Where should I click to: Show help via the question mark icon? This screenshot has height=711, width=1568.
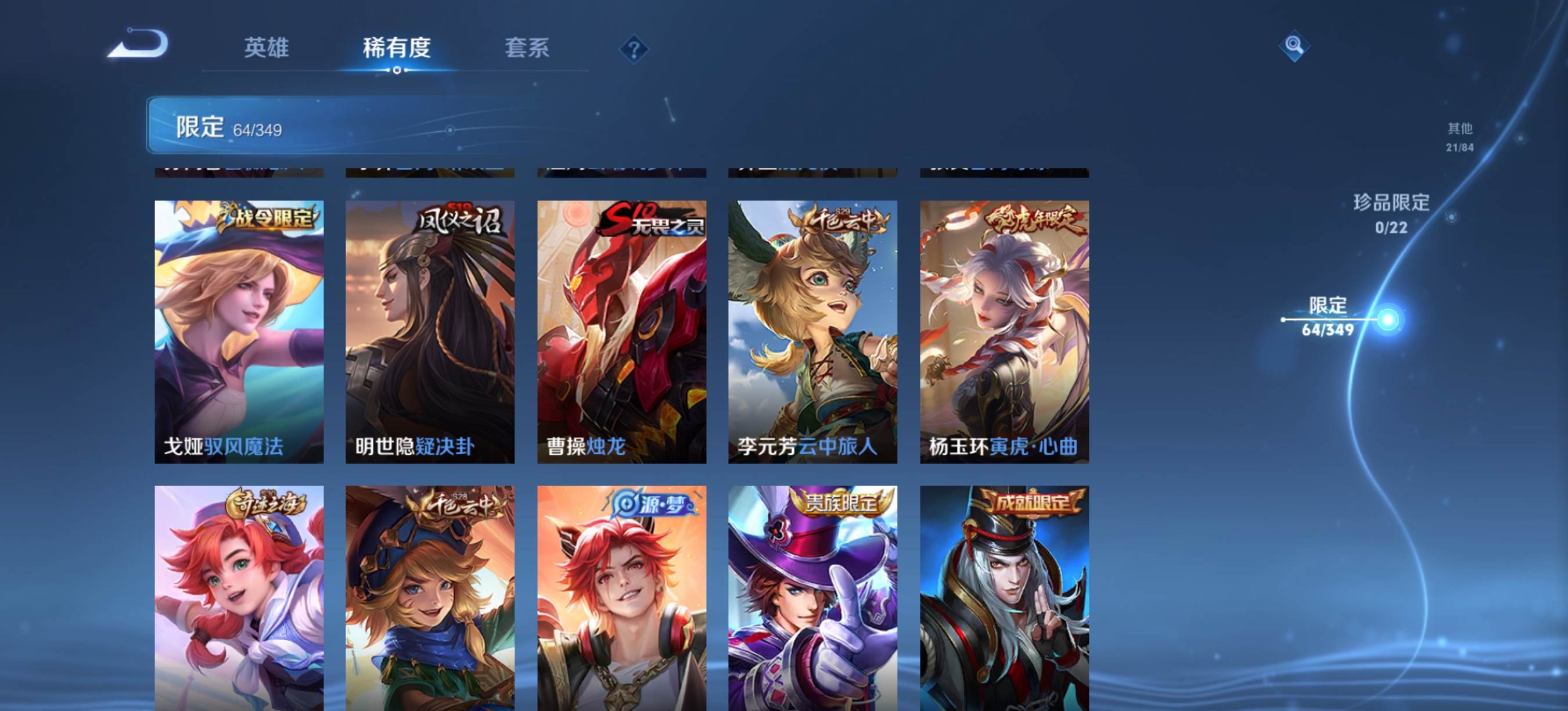[x=634, y=49]
